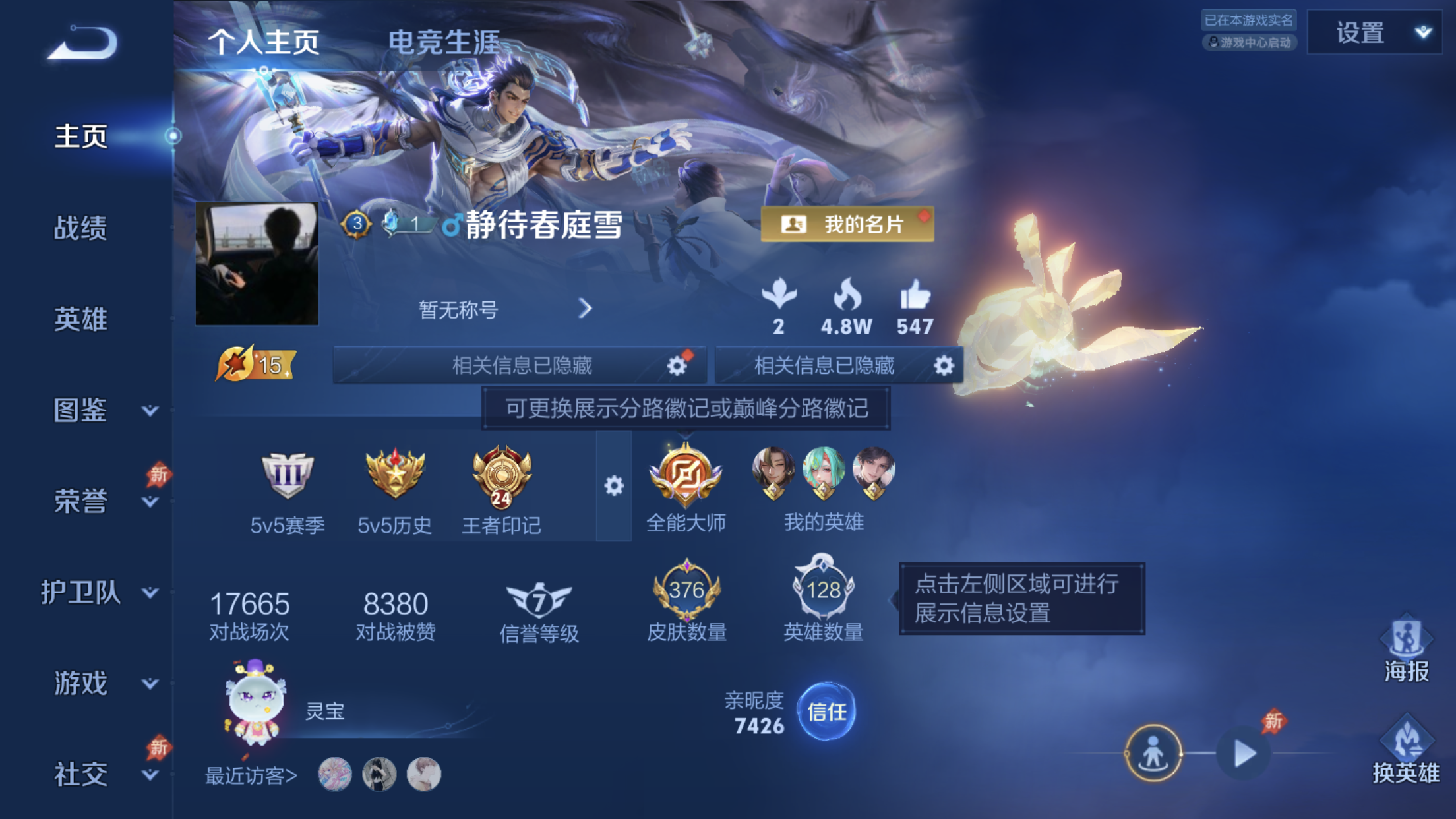Toggle the lane emblem display gear

tap(615, 486)
